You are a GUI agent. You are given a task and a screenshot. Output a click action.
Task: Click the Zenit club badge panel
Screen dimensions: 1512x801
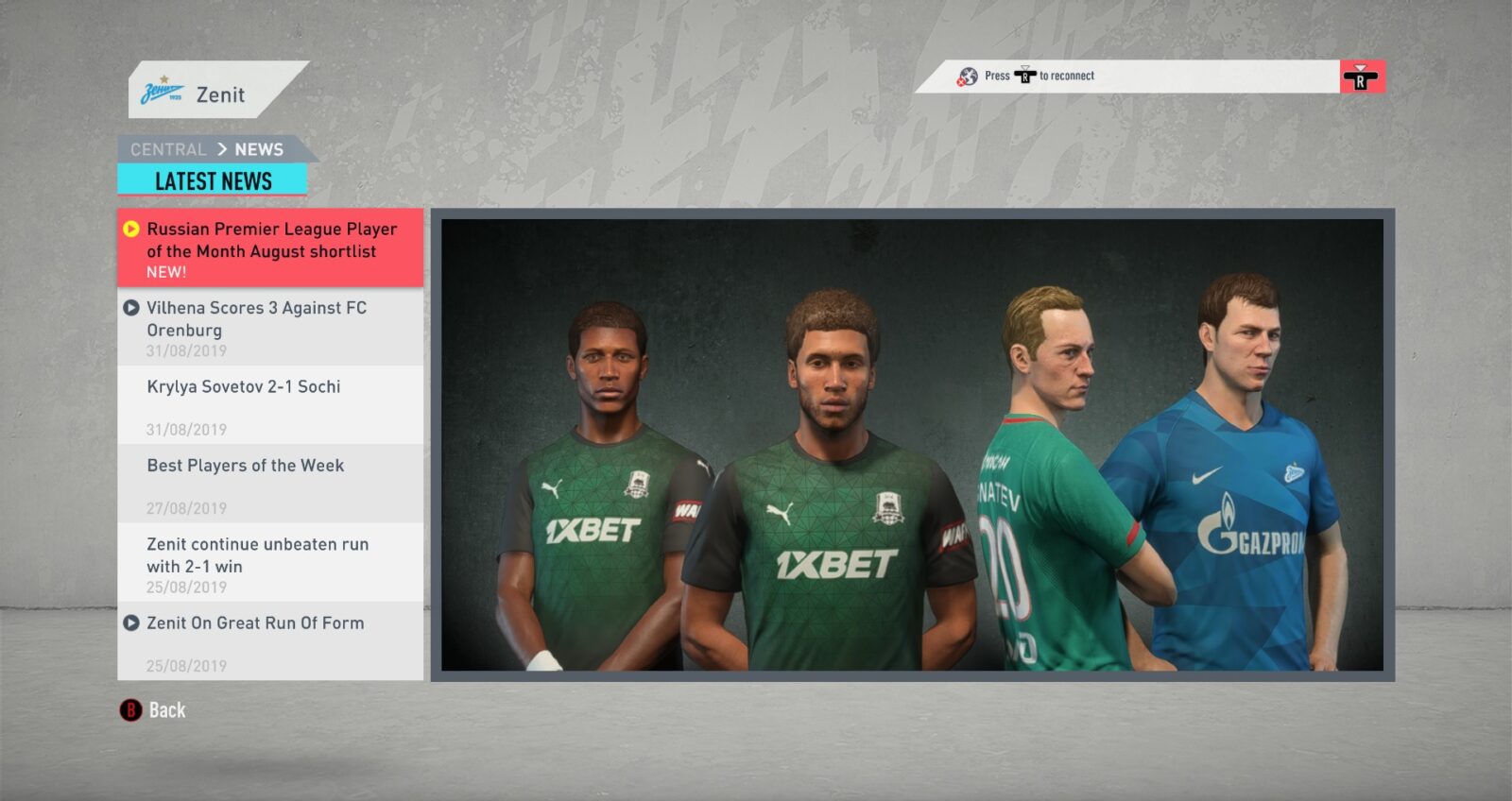click(214, 93)
